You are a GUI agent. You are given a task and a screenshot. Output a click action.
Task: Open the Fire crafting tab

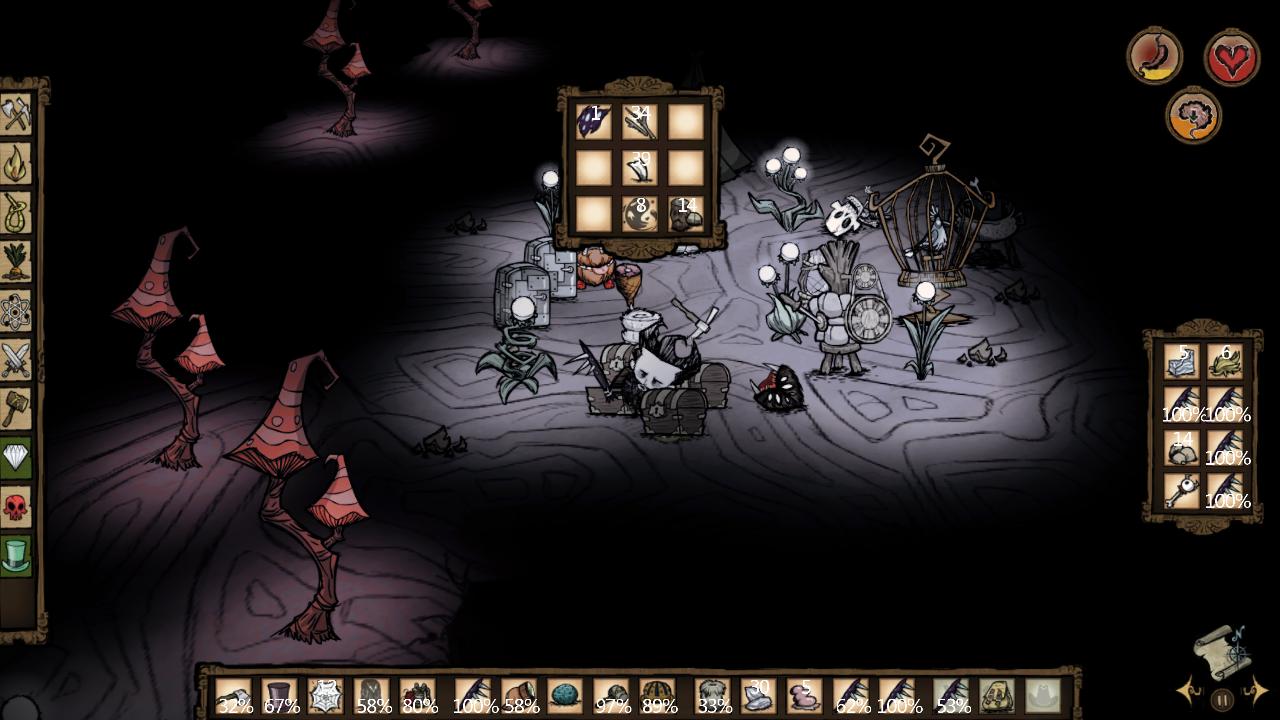coord(17,163)
